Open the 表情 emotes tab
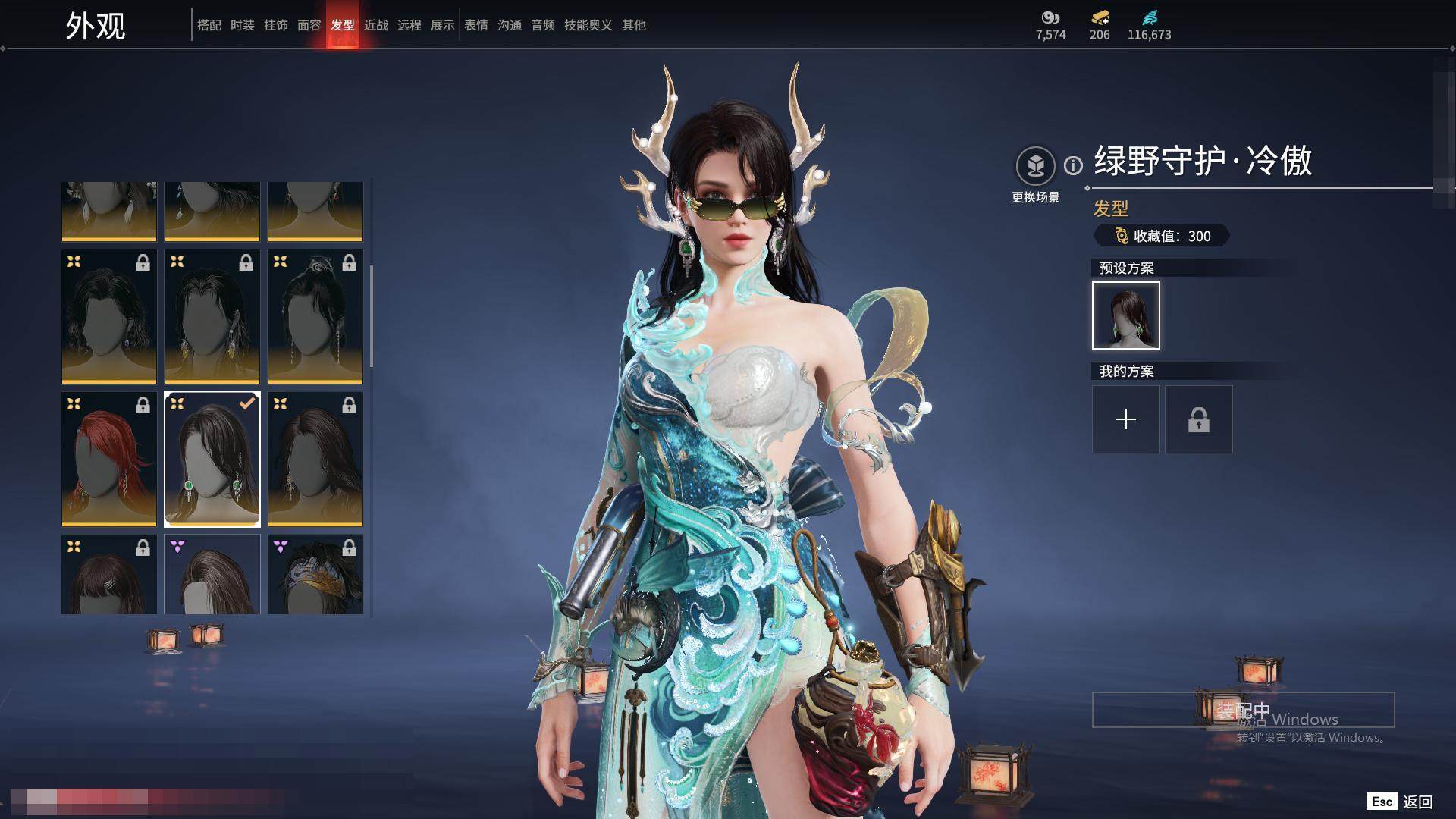Image resolution: width=1456 pixels, height=819 pixels. pyautogui.click(x=475, y=25)
